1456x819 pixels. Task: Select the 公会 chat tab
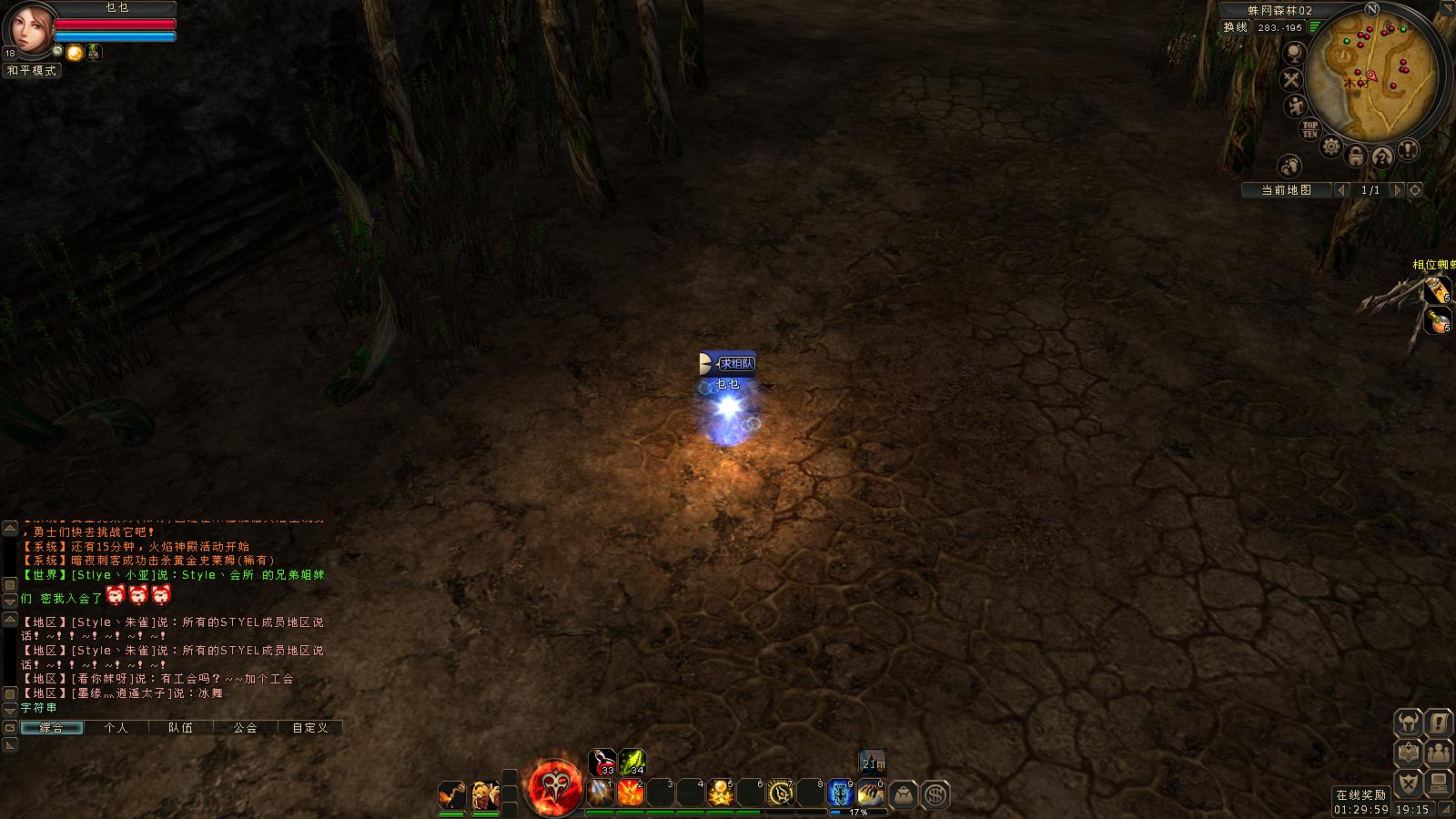(245, 728)
